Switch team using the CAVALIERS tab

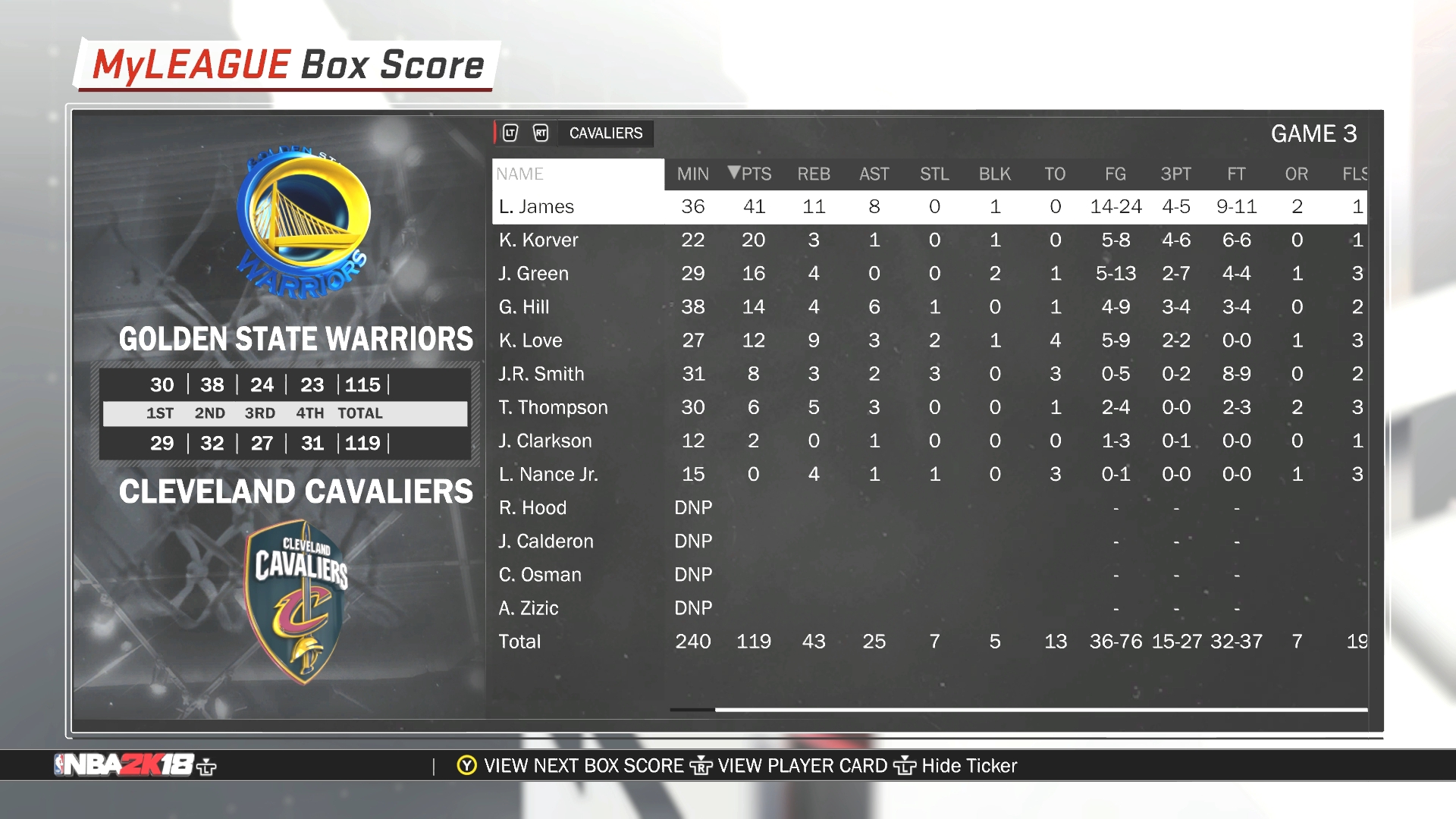coord(606,133)
